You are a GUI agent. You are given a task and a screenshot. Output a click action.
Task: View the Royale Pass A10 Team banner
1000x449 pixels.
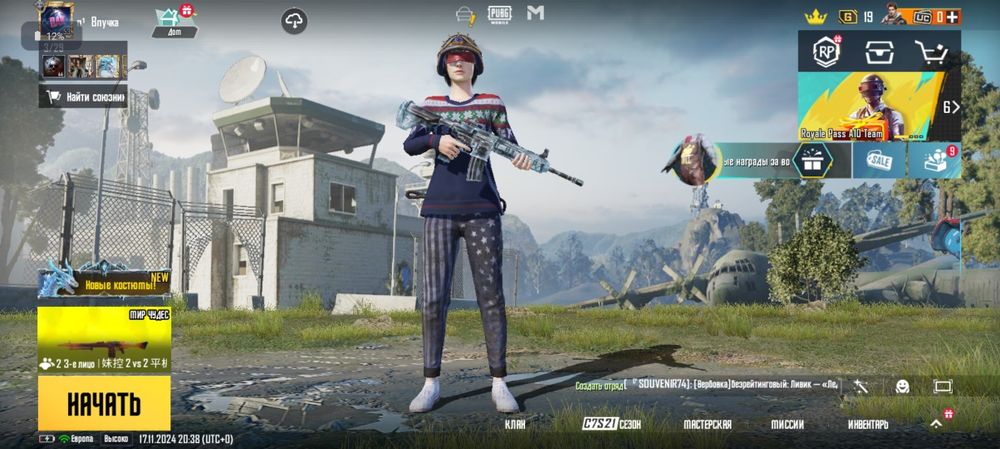point(868,106)
